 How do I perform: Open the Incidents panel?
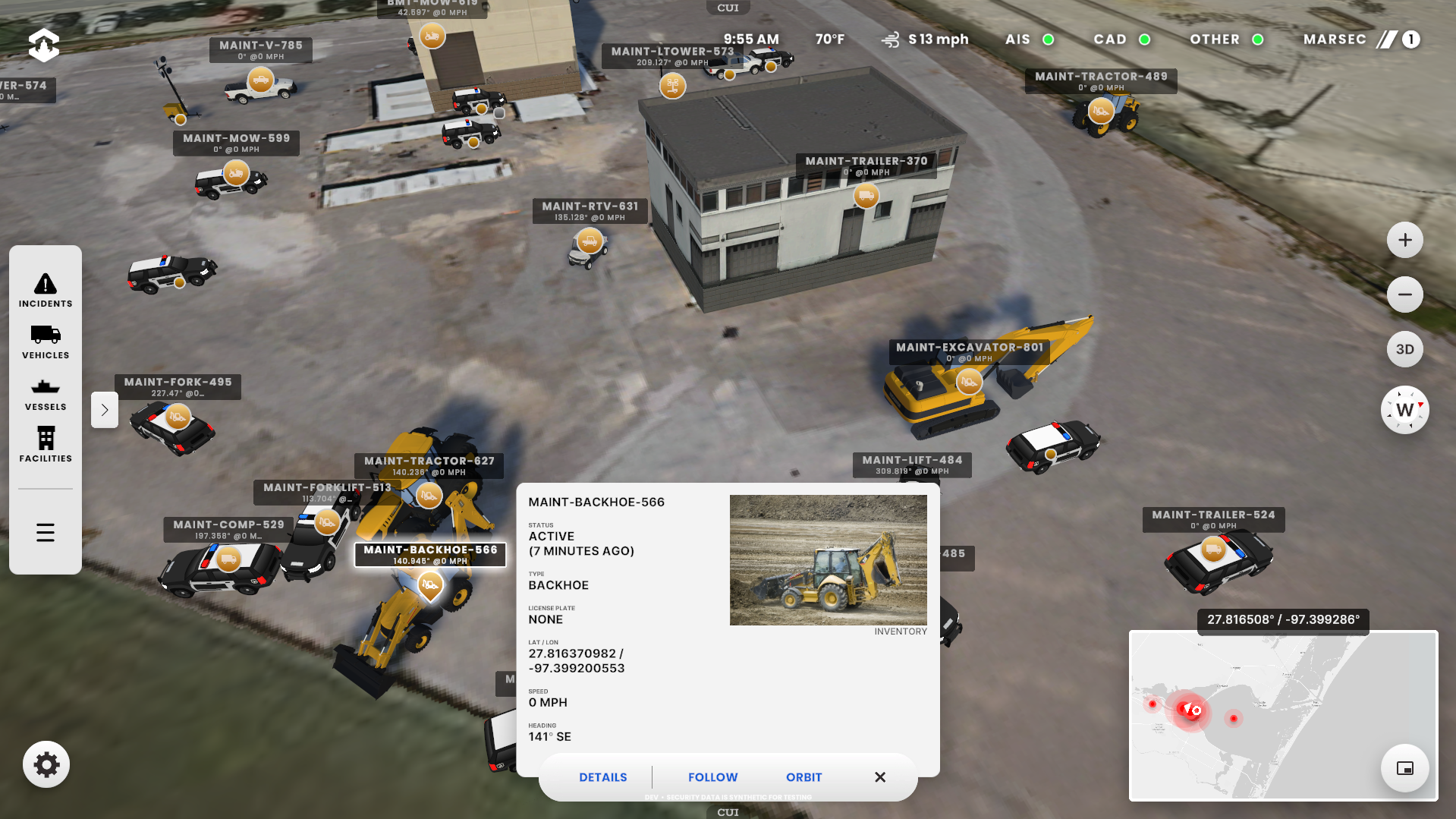point(46,290)
